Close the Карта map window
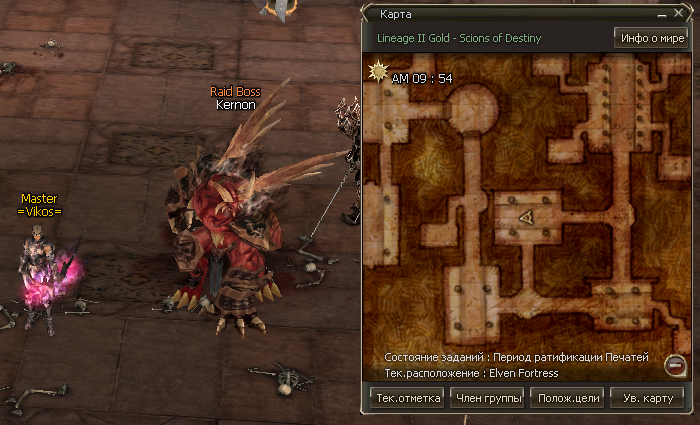The width and height of the screenshot is (700, 425). [x=678, y=16]
